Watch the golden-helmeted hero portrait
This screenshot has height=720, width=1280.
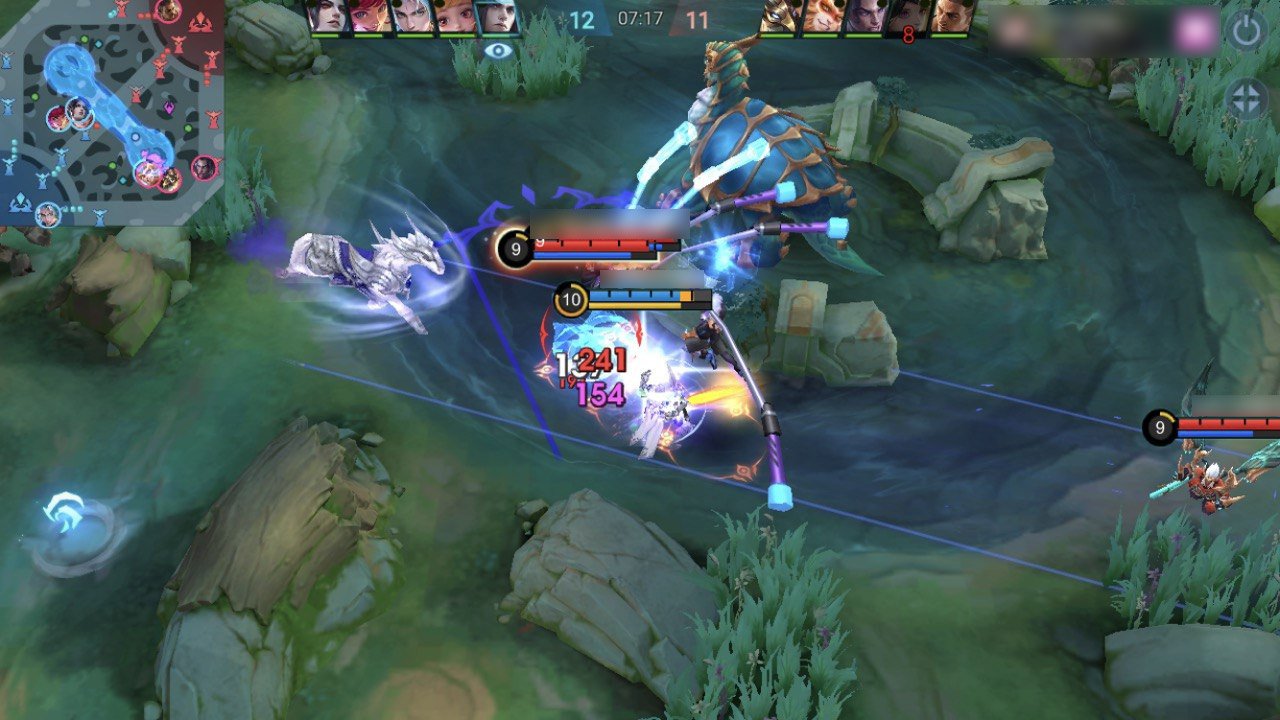pyautogui.click(x=780, y=17)
